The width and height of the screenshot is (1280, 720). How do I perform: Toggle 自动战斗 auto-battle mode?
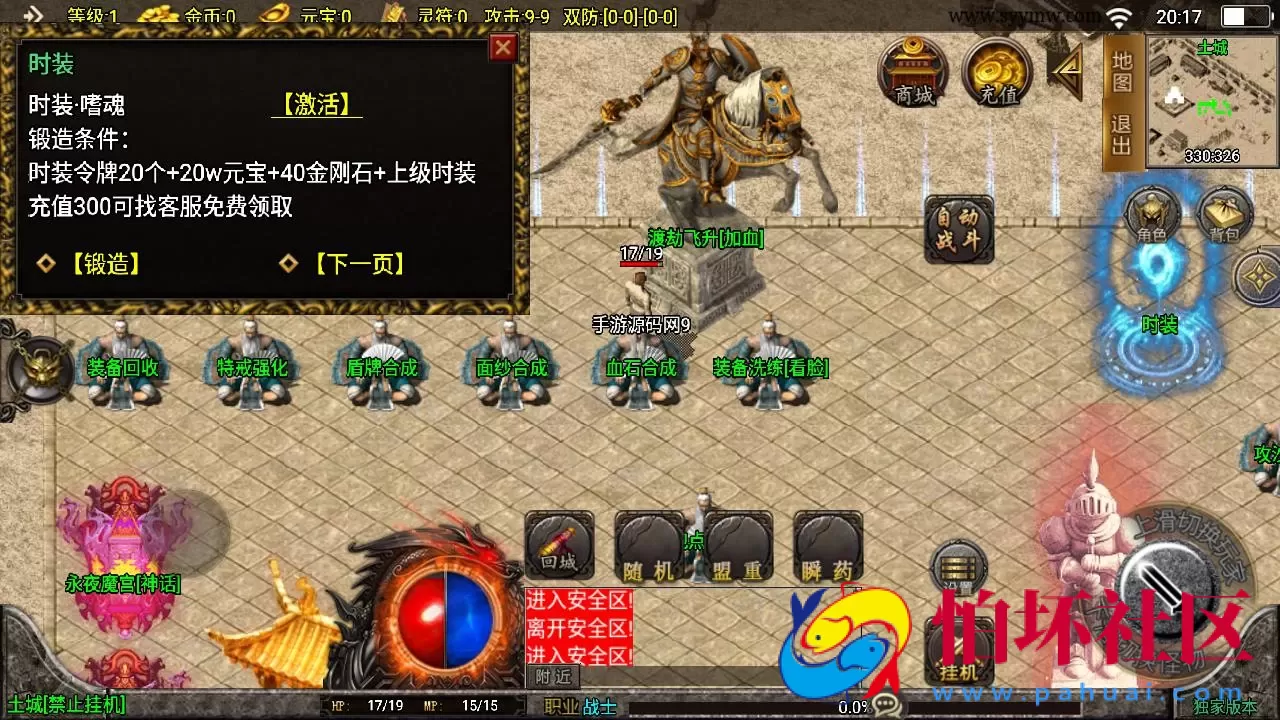click(x=957, y=228)
